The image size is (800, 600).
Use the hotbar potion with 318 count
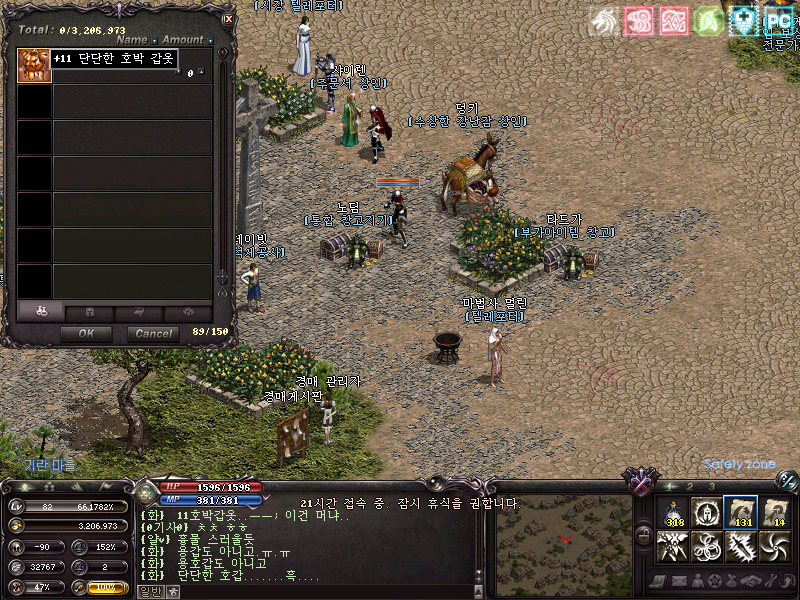[673, 511]
